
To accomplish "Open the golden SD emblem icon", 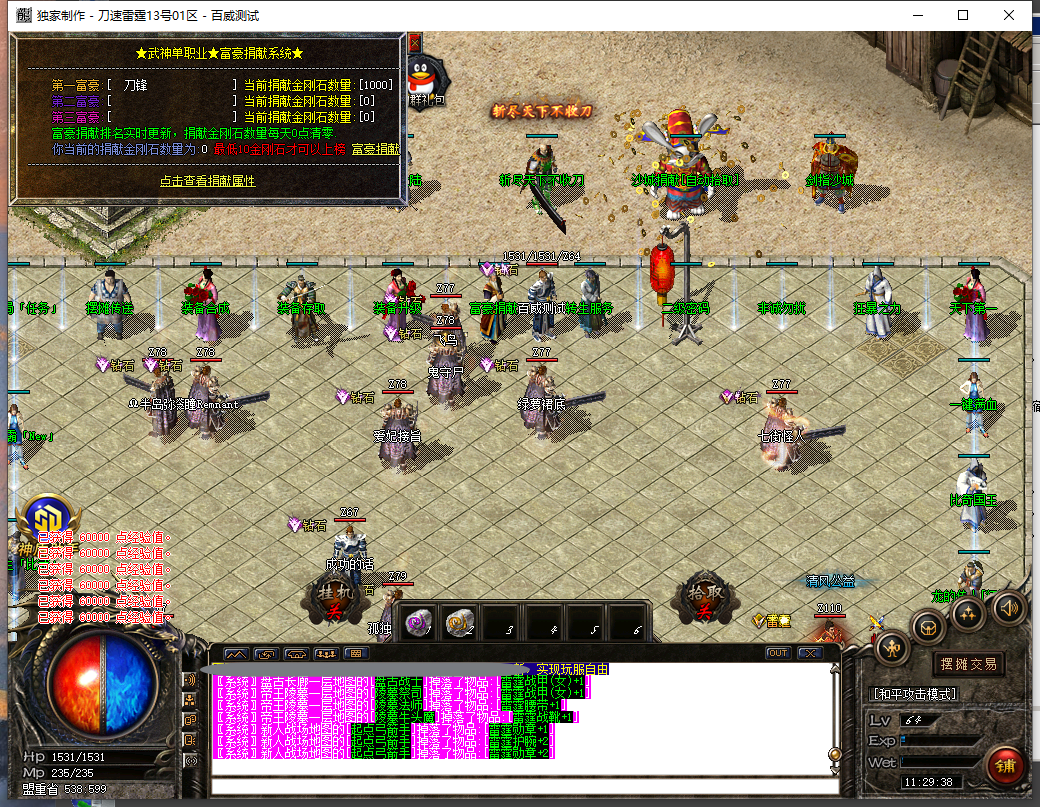I will pos(47,519).
